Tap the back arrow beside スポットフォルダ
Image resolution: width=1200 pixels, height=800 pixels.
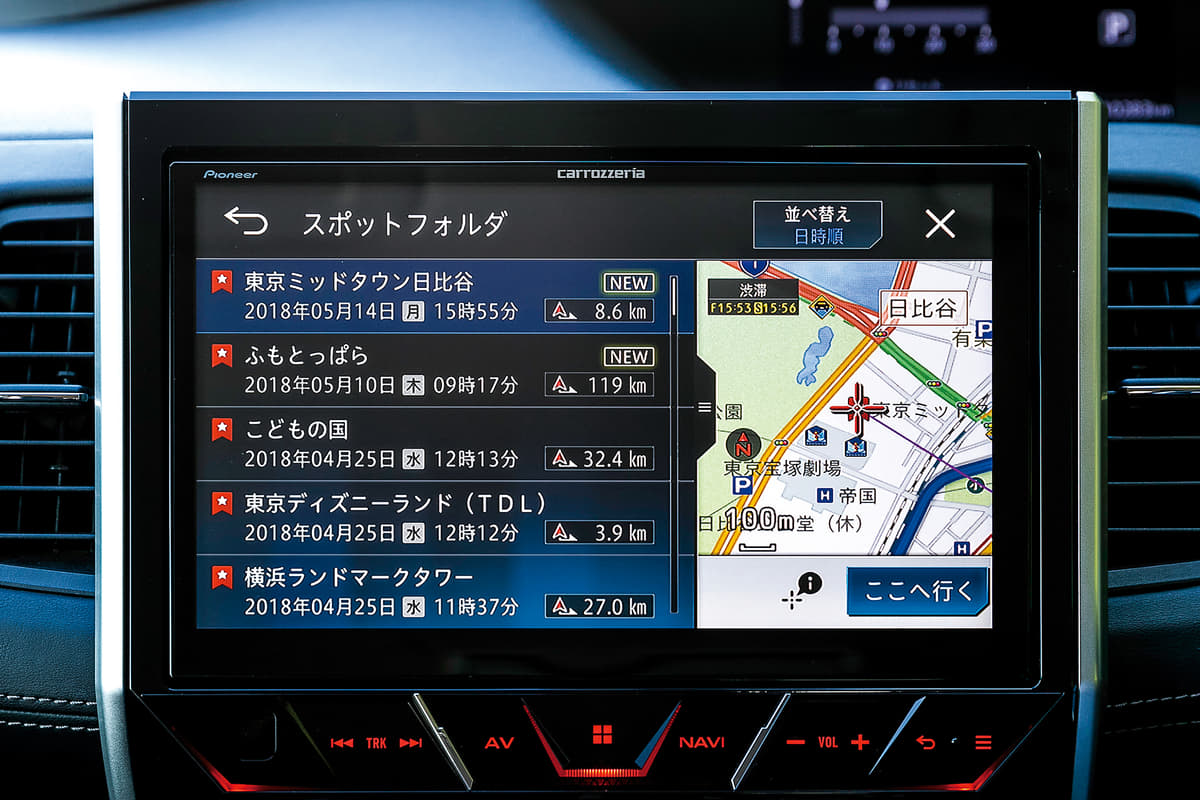[x=246, y=221]
